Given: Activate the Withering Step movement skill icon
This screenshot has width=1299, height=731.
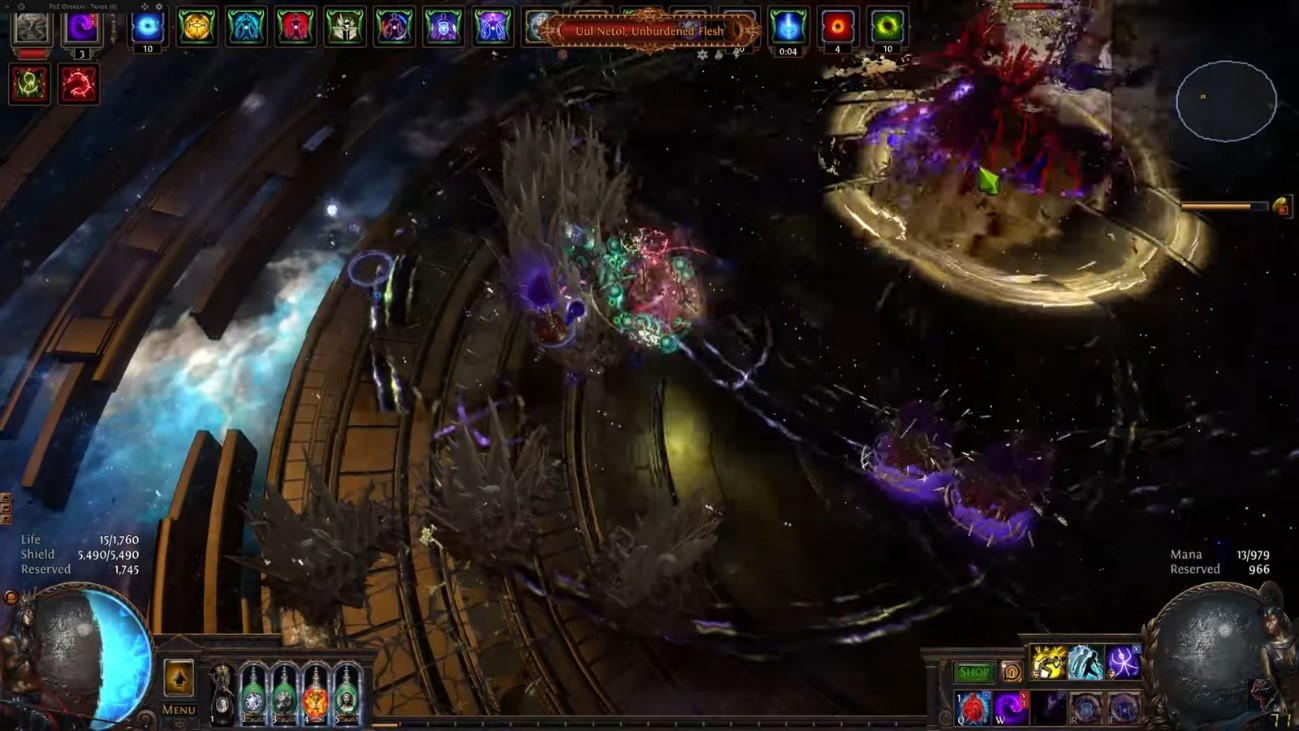Looking at the screenshot, I should point(1084,661).
